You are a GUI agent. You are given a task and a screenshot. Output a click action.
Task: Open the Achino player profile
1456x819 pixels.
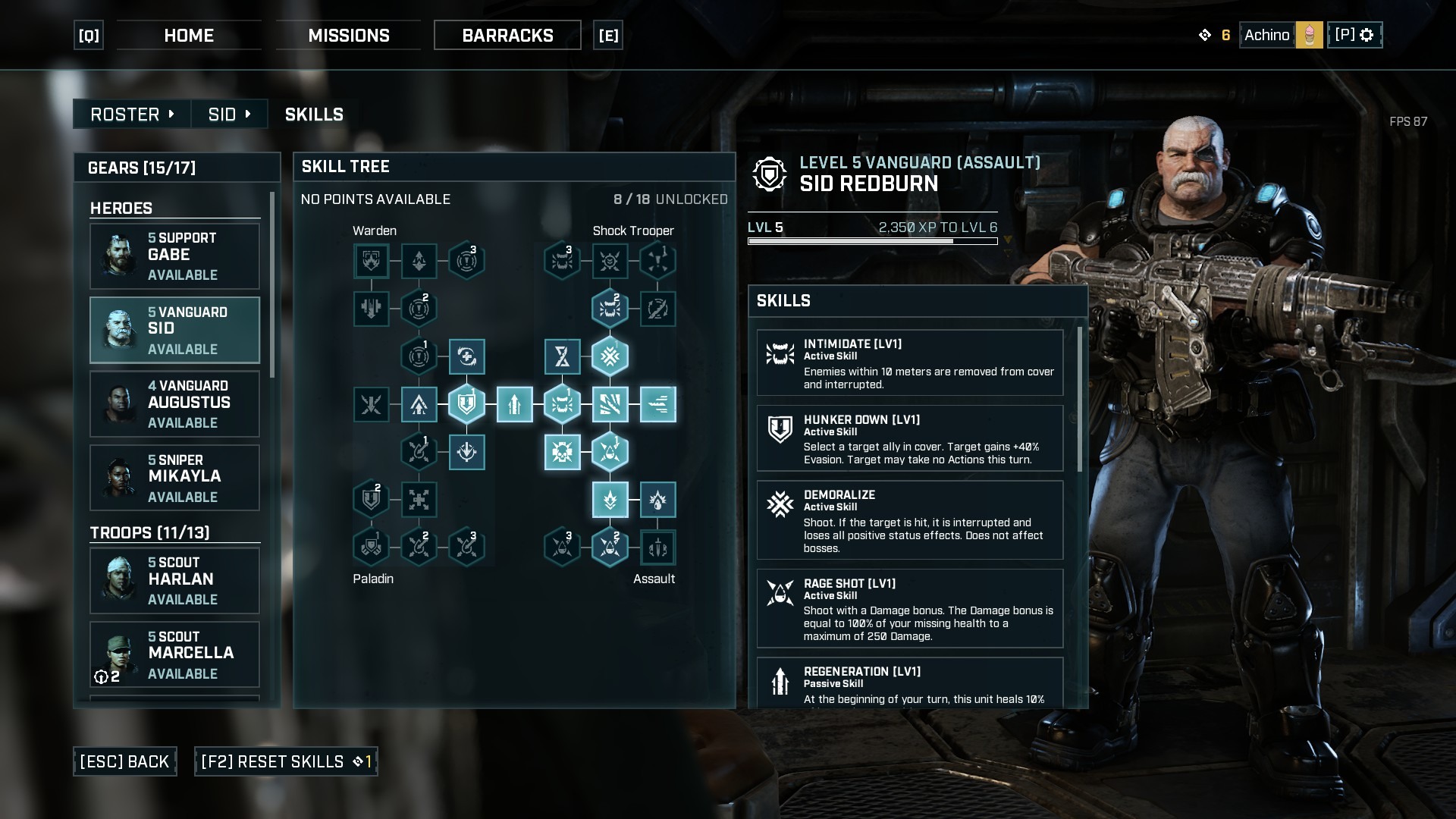pos(1281,35)
